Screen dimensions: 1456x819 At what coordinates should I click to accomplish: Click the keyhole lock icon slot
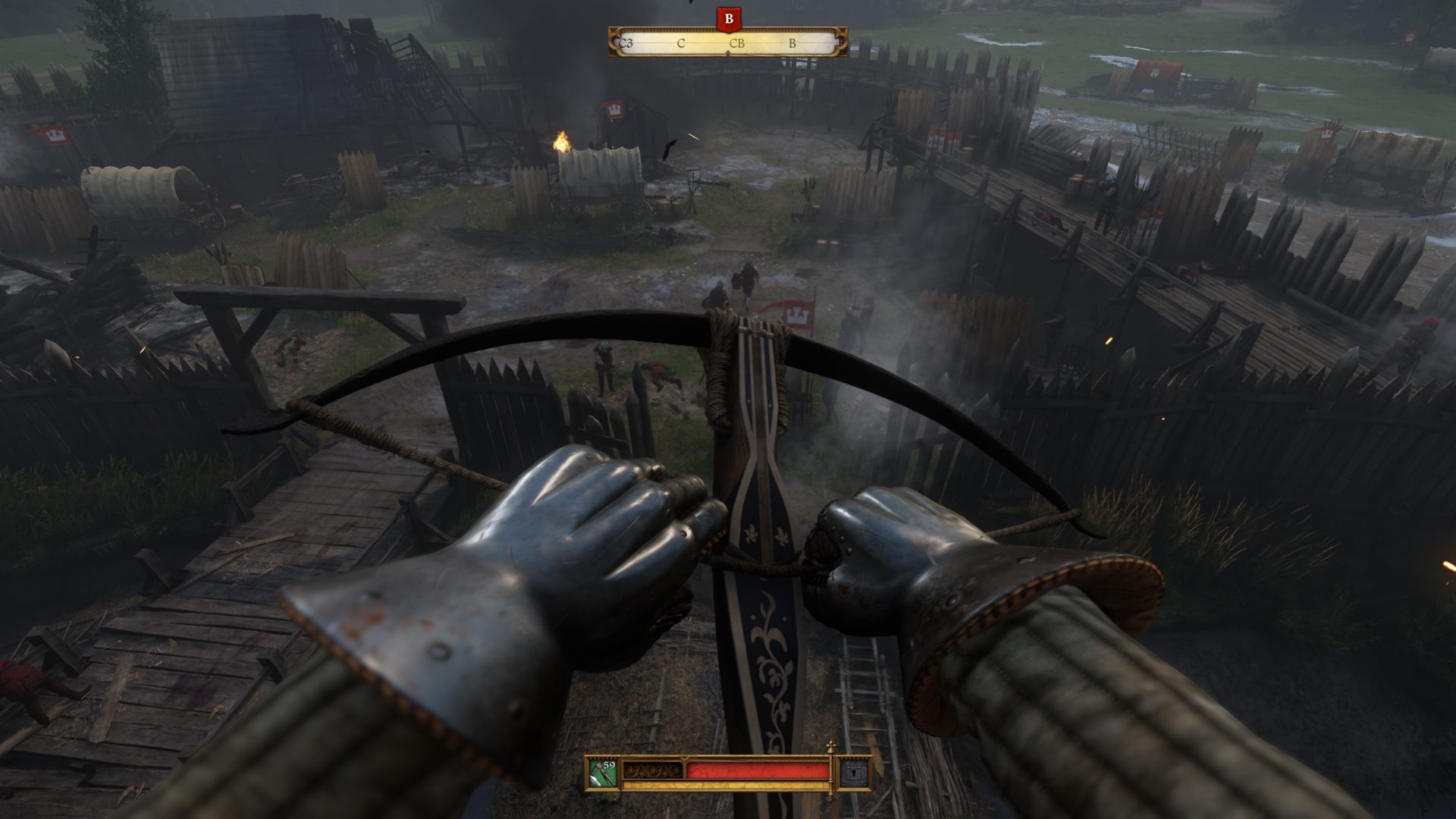(x=851, y=773)
